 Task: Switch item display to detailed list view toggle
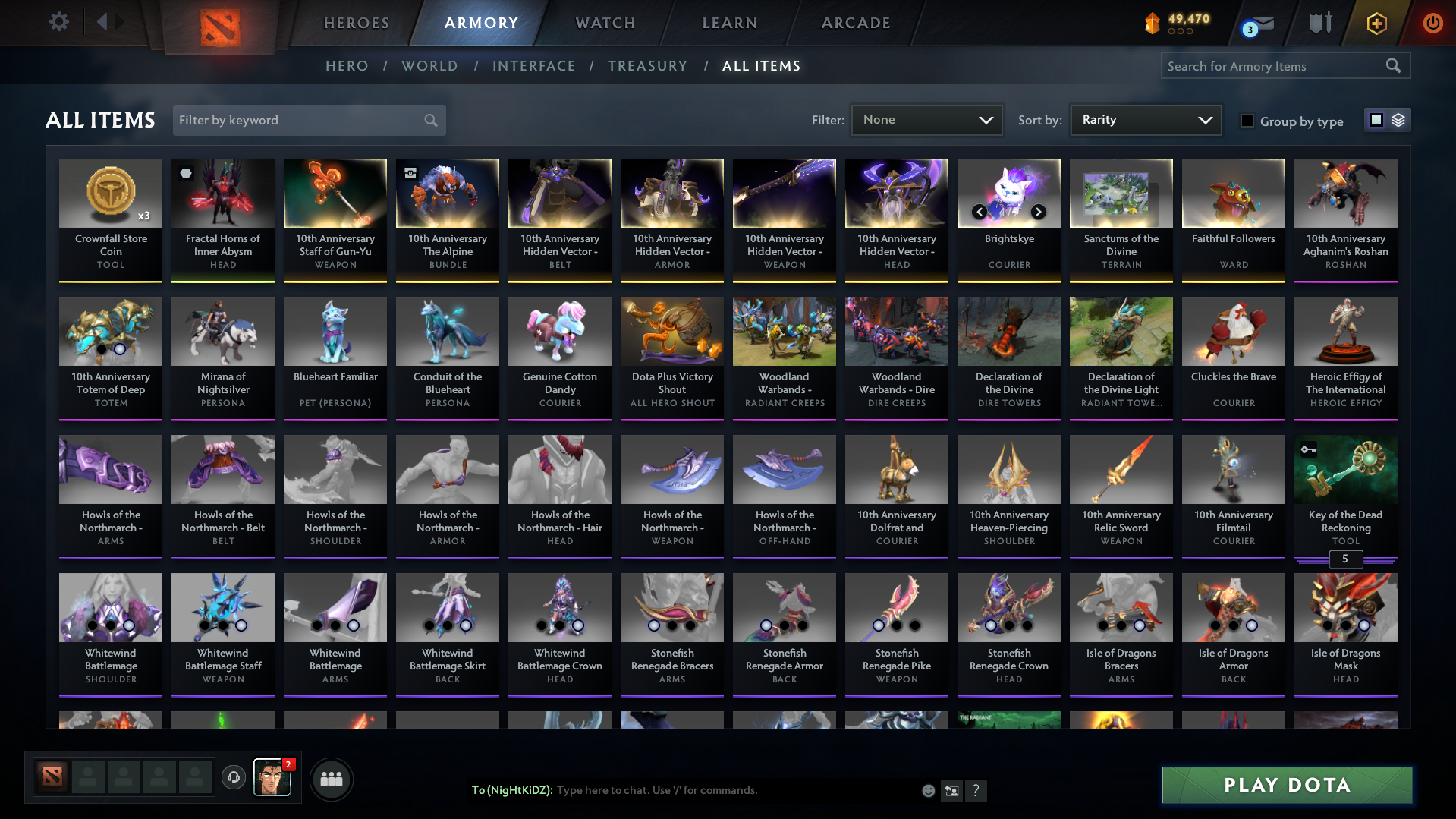pyautogui.click(x=1398, y=120)
